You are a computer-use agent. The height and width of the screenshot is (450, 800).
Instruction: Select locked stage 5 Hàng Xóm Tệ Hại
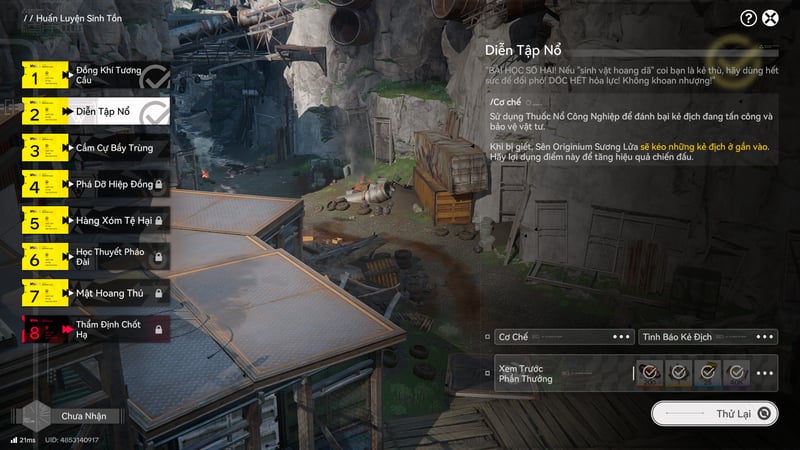tap(95, 220)
